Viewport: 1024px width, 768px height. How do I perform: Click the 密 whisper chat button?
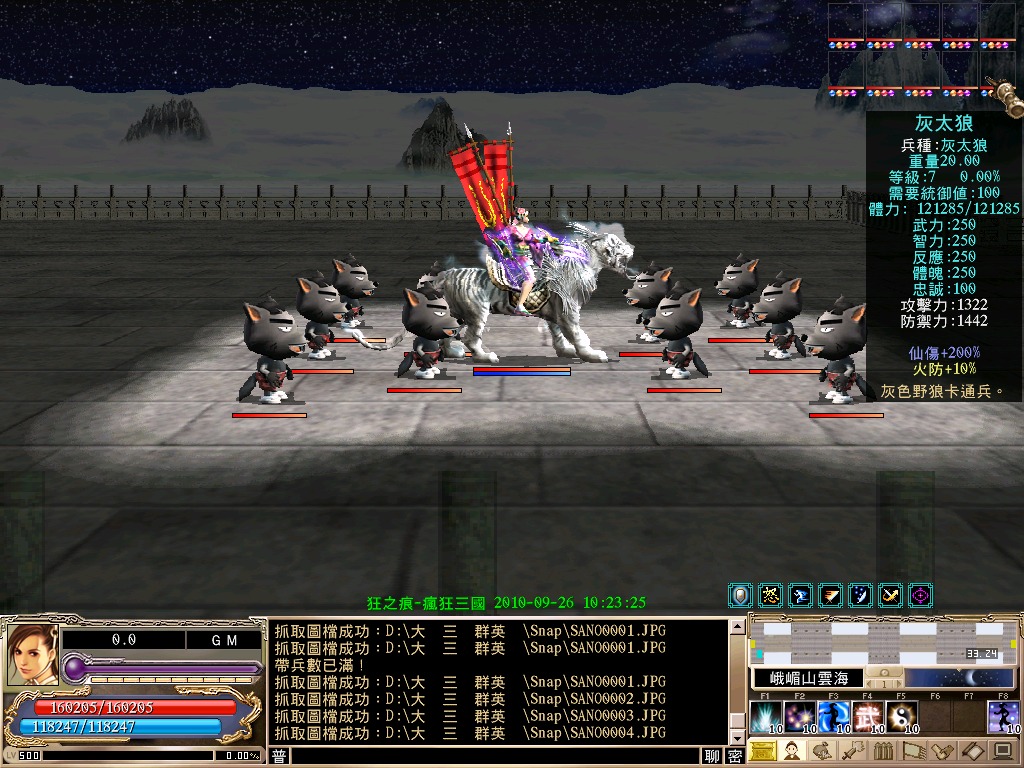point(735,756)
